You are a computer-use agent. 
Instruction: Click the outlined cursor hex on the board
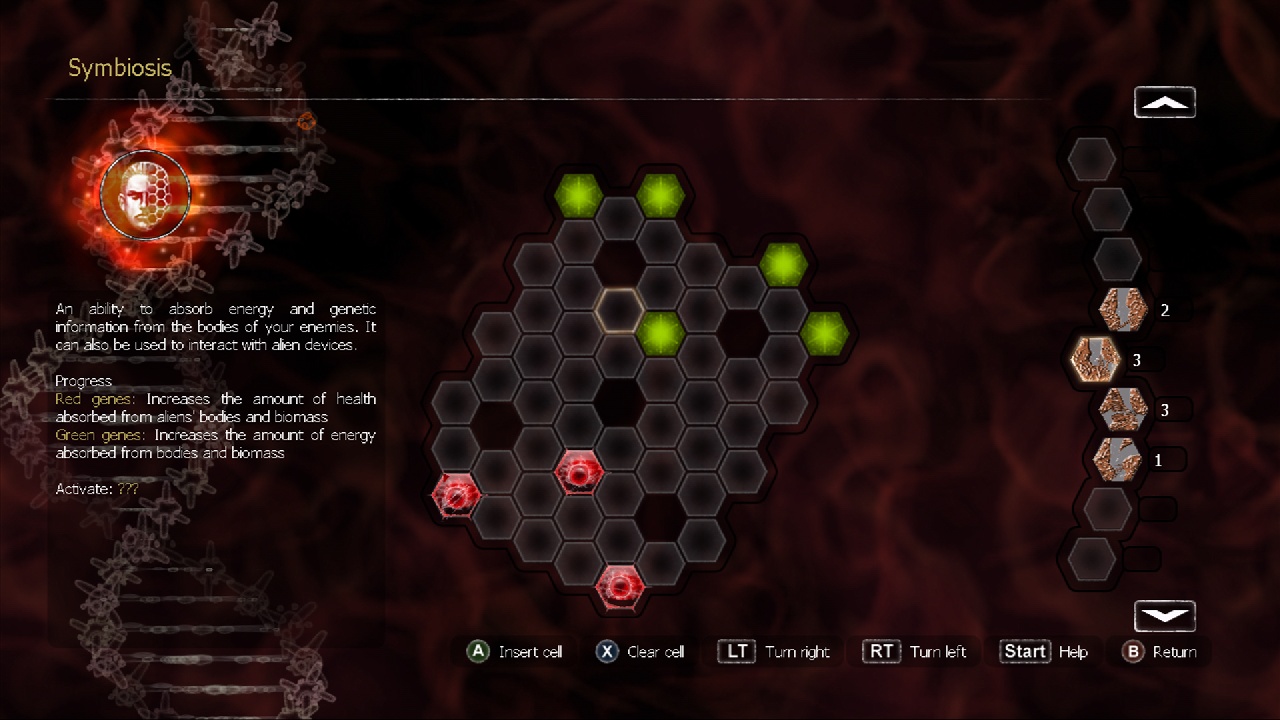click(620, 312)
